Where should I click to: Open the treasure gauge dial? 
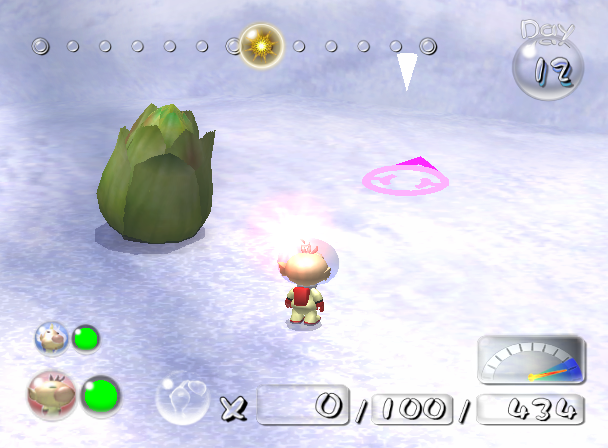coord(530,361)
